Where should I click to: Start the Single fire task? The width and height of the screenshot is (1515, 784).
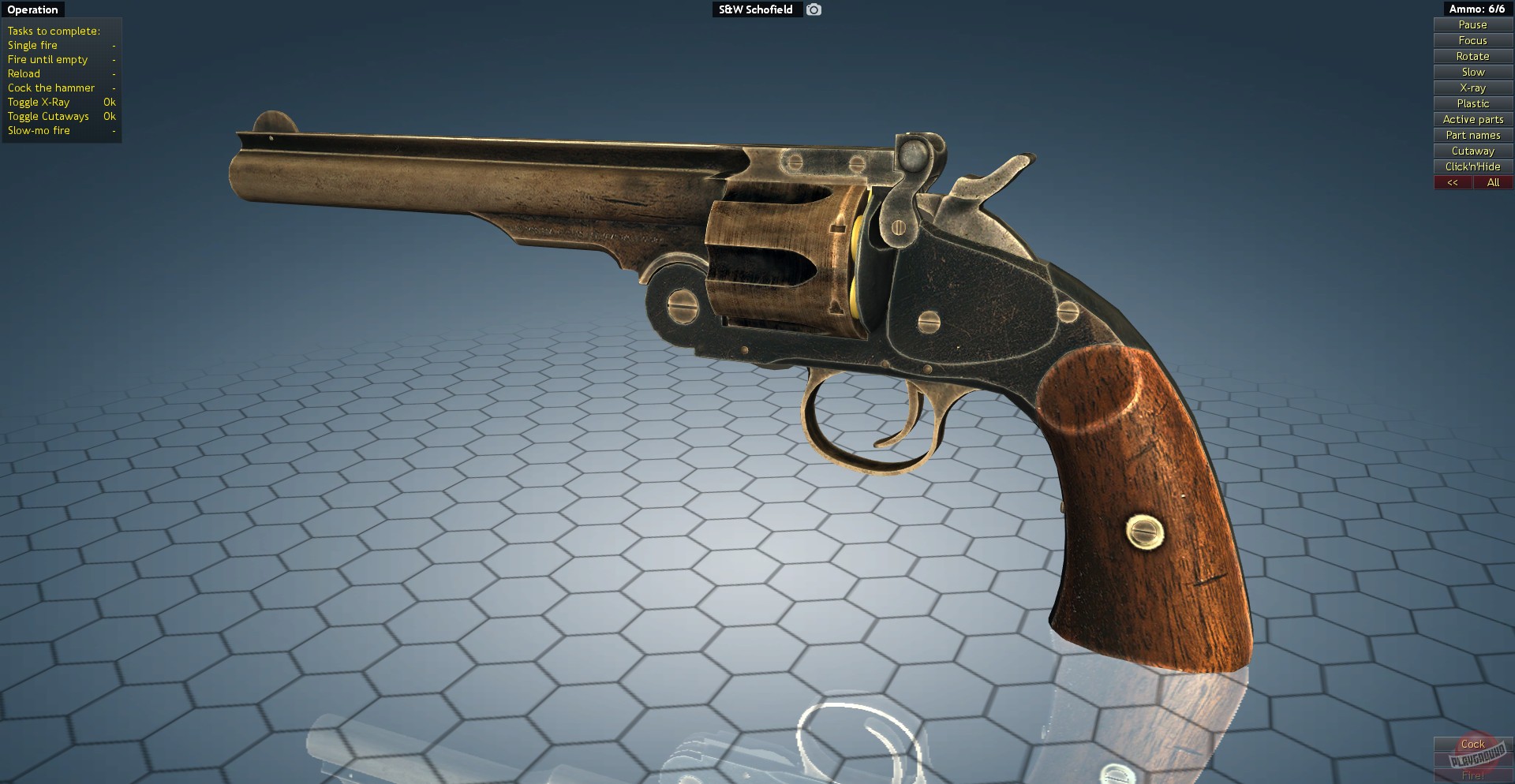click(32, 45)
